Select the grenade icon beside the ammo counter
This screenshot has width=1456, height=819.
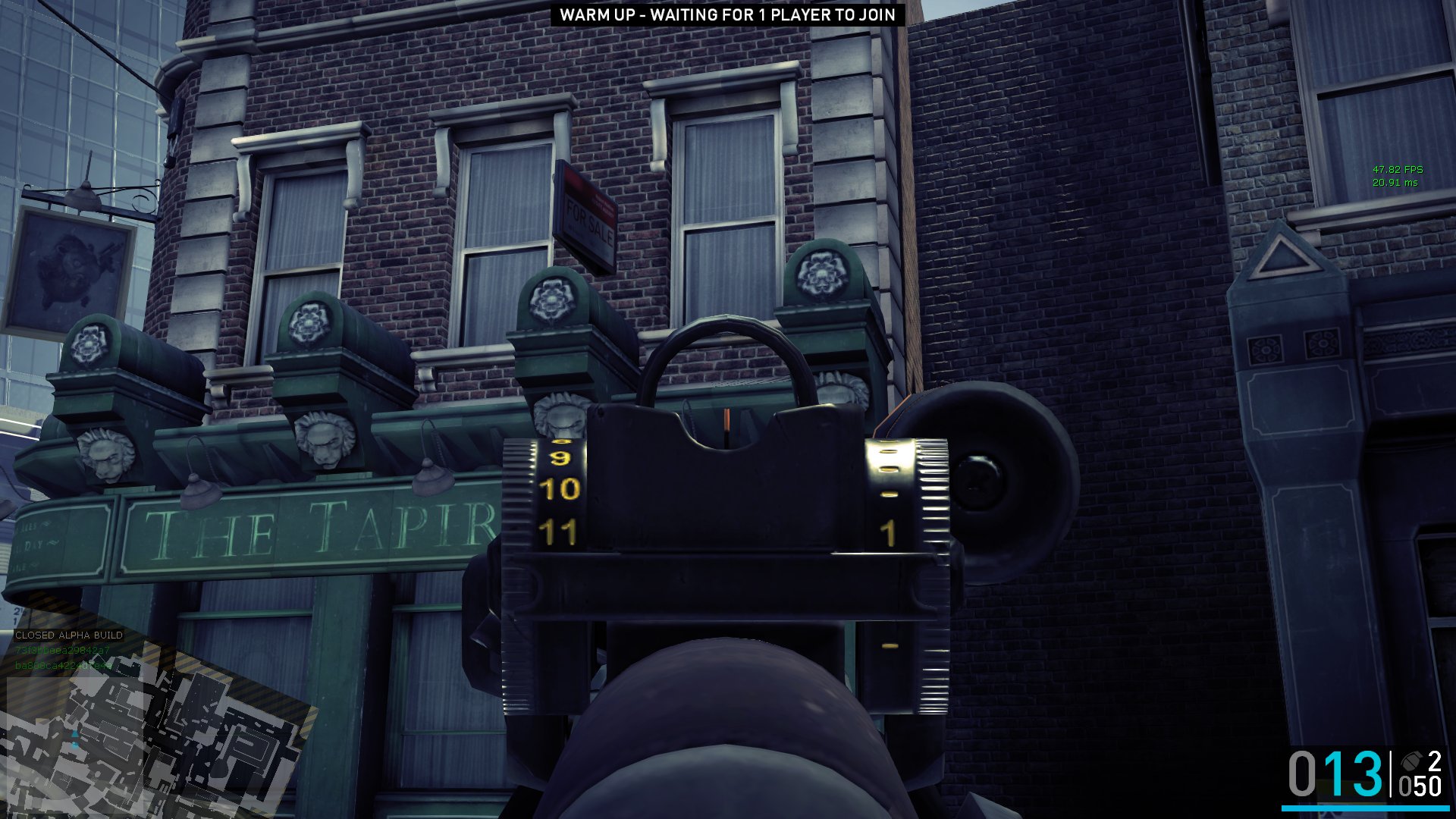[1411, 761]
